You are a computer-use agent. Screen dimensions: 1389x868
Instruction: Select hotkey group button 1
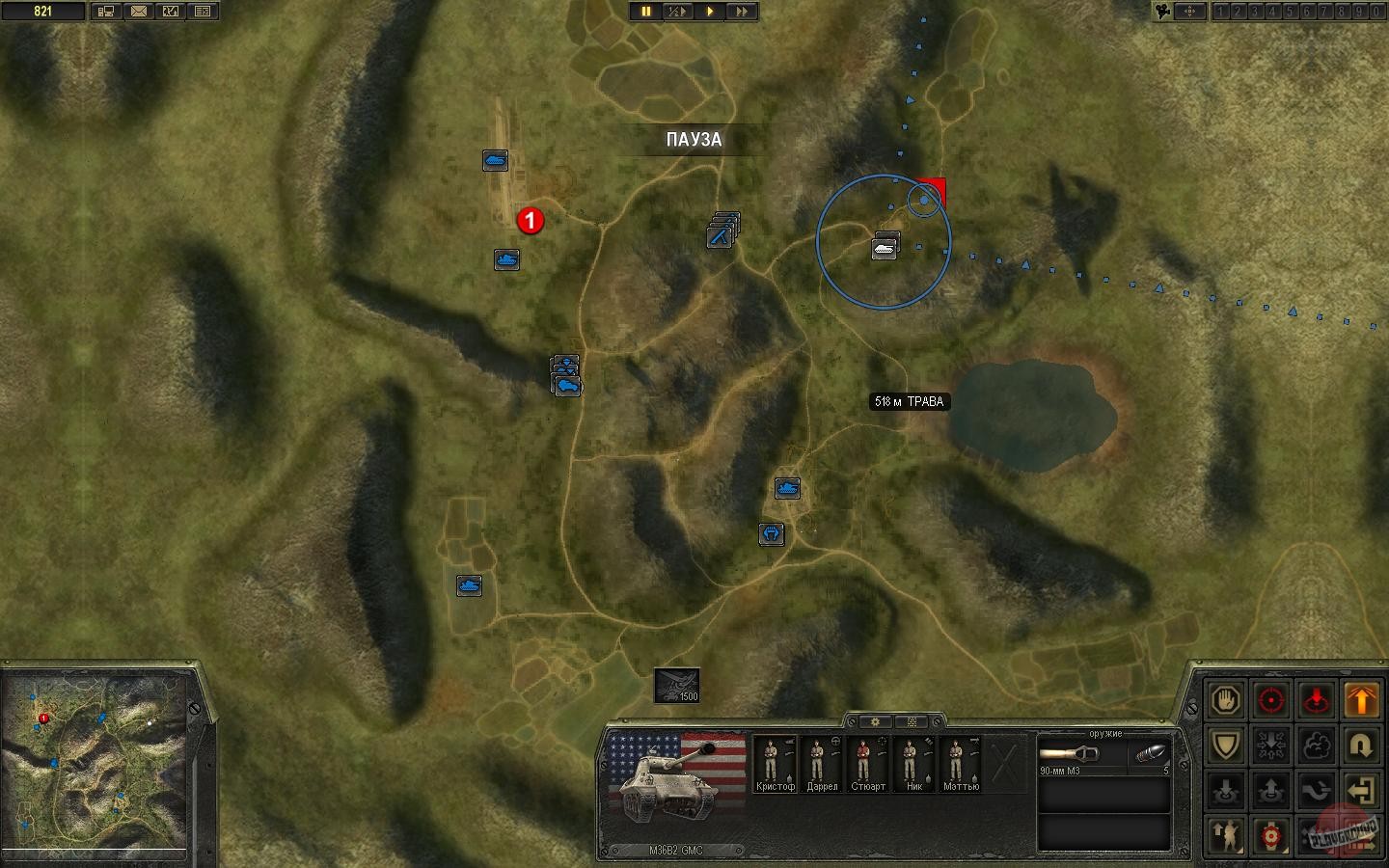point(1223,12)
